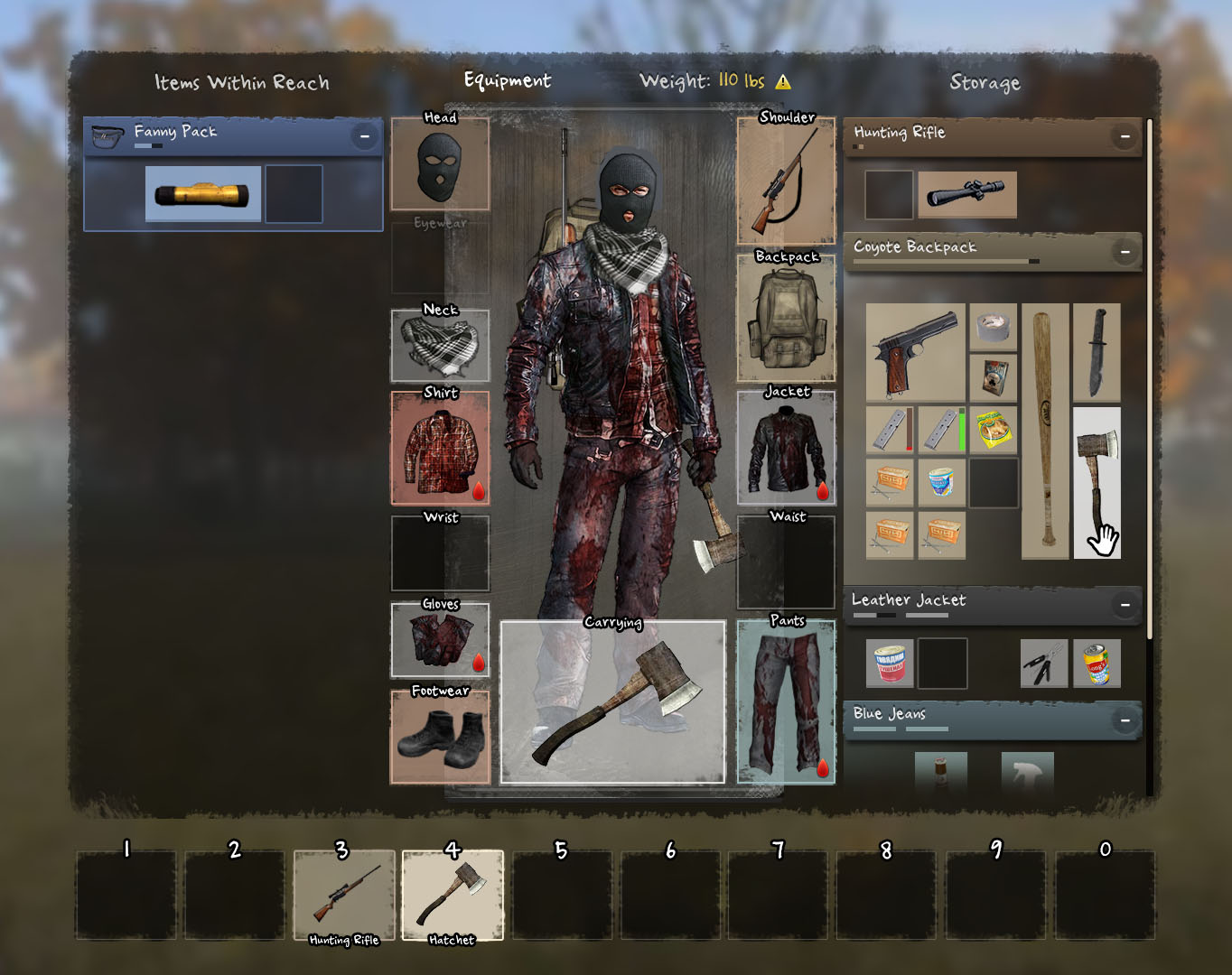Collapse the Leather Jacket storage section
Screen dimensions: 1232x975
tap(1125, 604)
